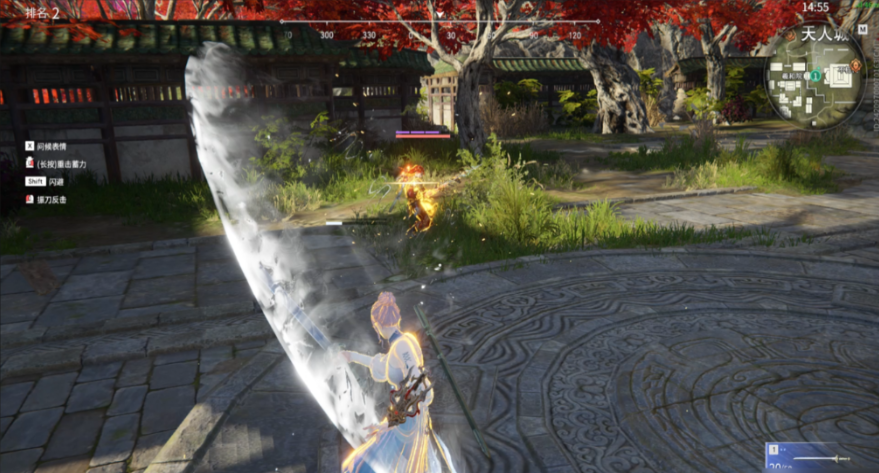Select the sword weapon slot
The height and width of the screenshot is (473, 879).
point(820,457)
